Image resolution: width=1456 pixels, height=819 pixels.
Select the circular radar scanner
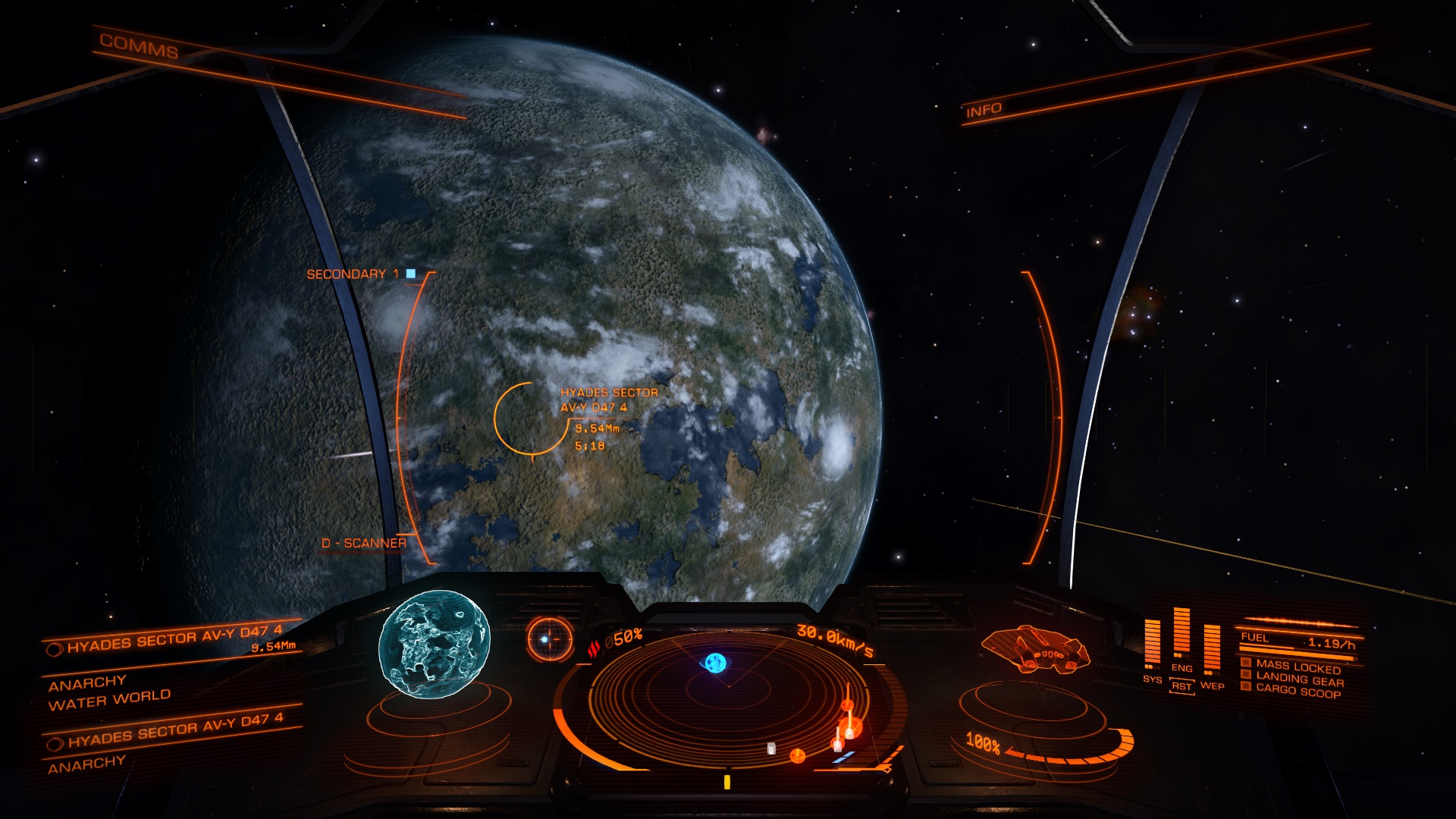(x=728, y=698)
